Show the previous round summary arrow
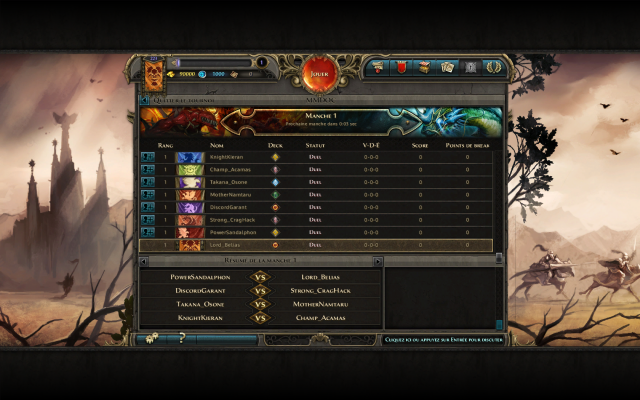640x400 pixels. [x=145, y=261]
